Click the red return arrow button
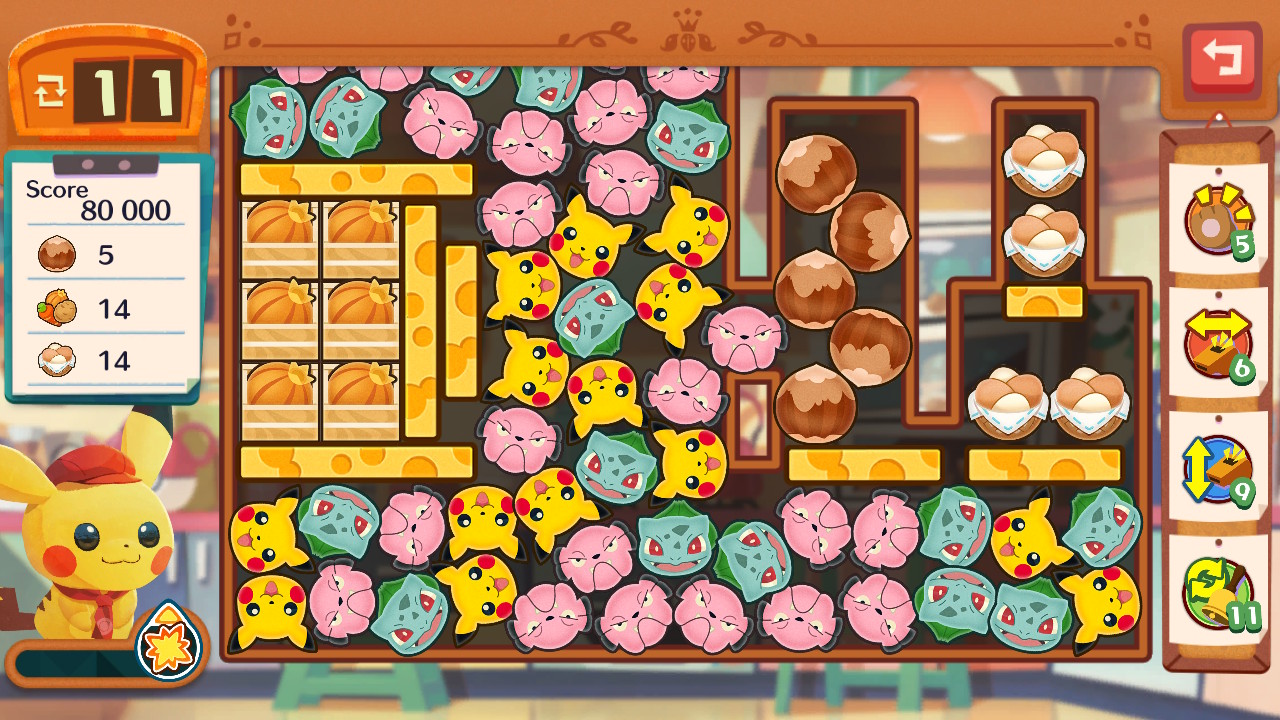 (1221, 60)
